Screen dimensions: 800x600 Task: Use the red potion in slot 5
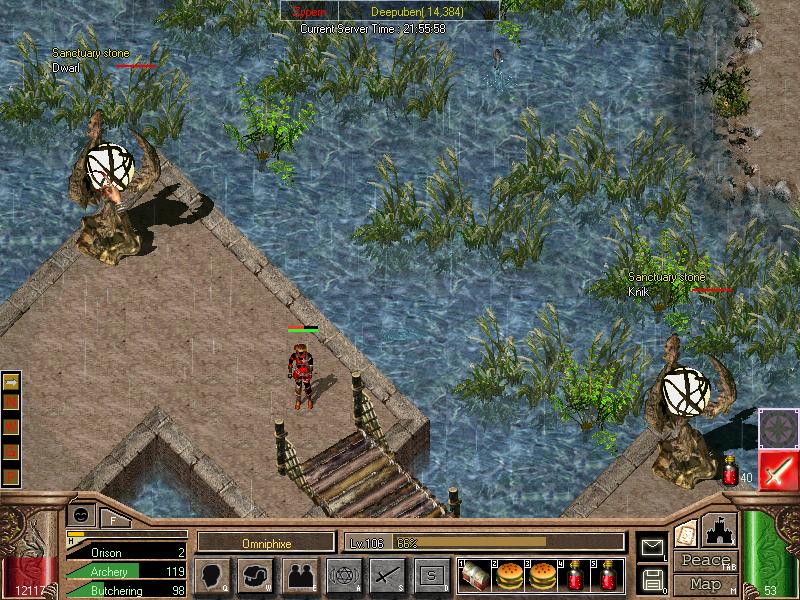tap(608, 576)
